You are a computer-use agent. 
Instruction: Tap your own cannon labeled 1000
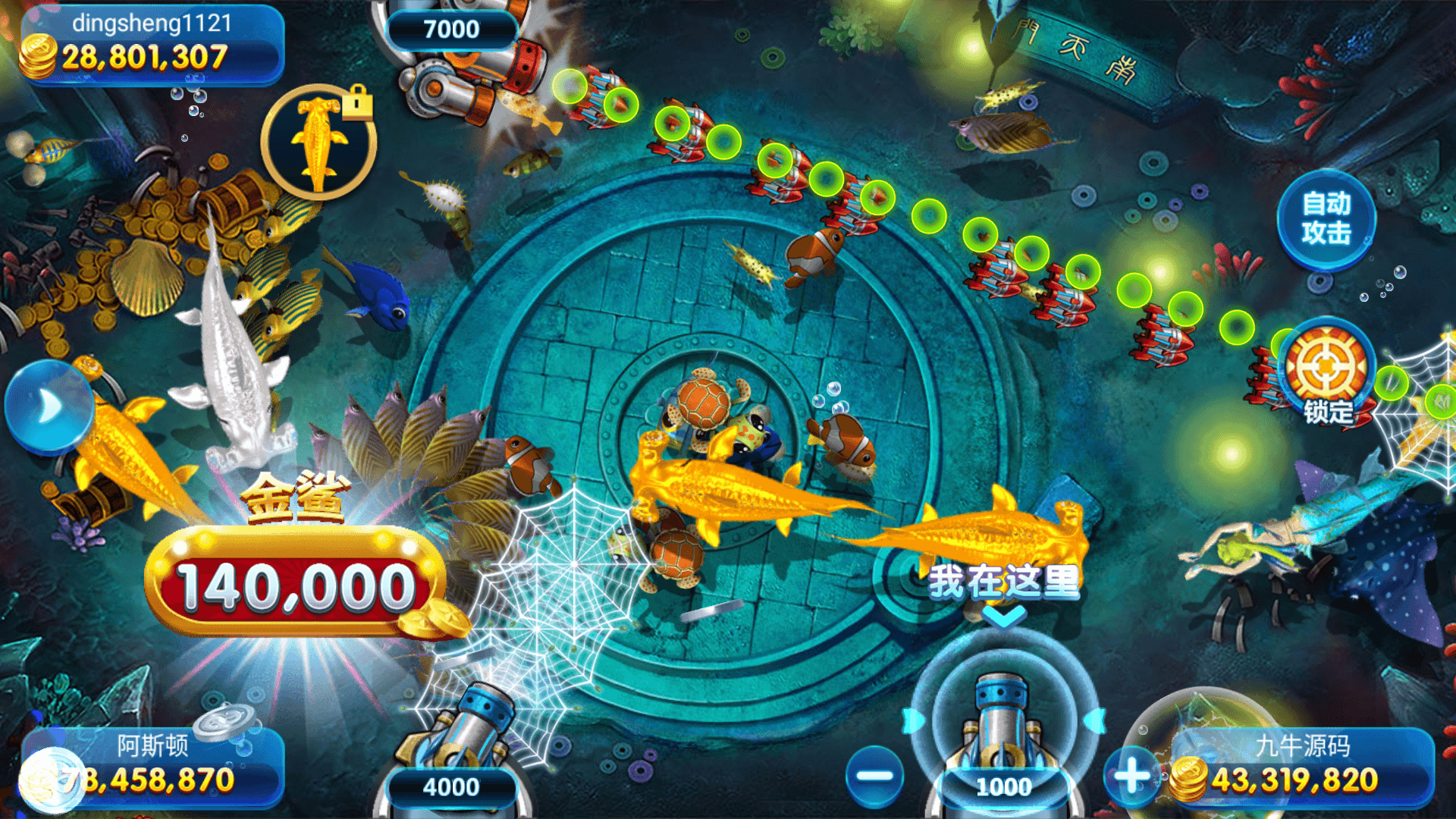pyautogui.click(x=1003, y=728)
